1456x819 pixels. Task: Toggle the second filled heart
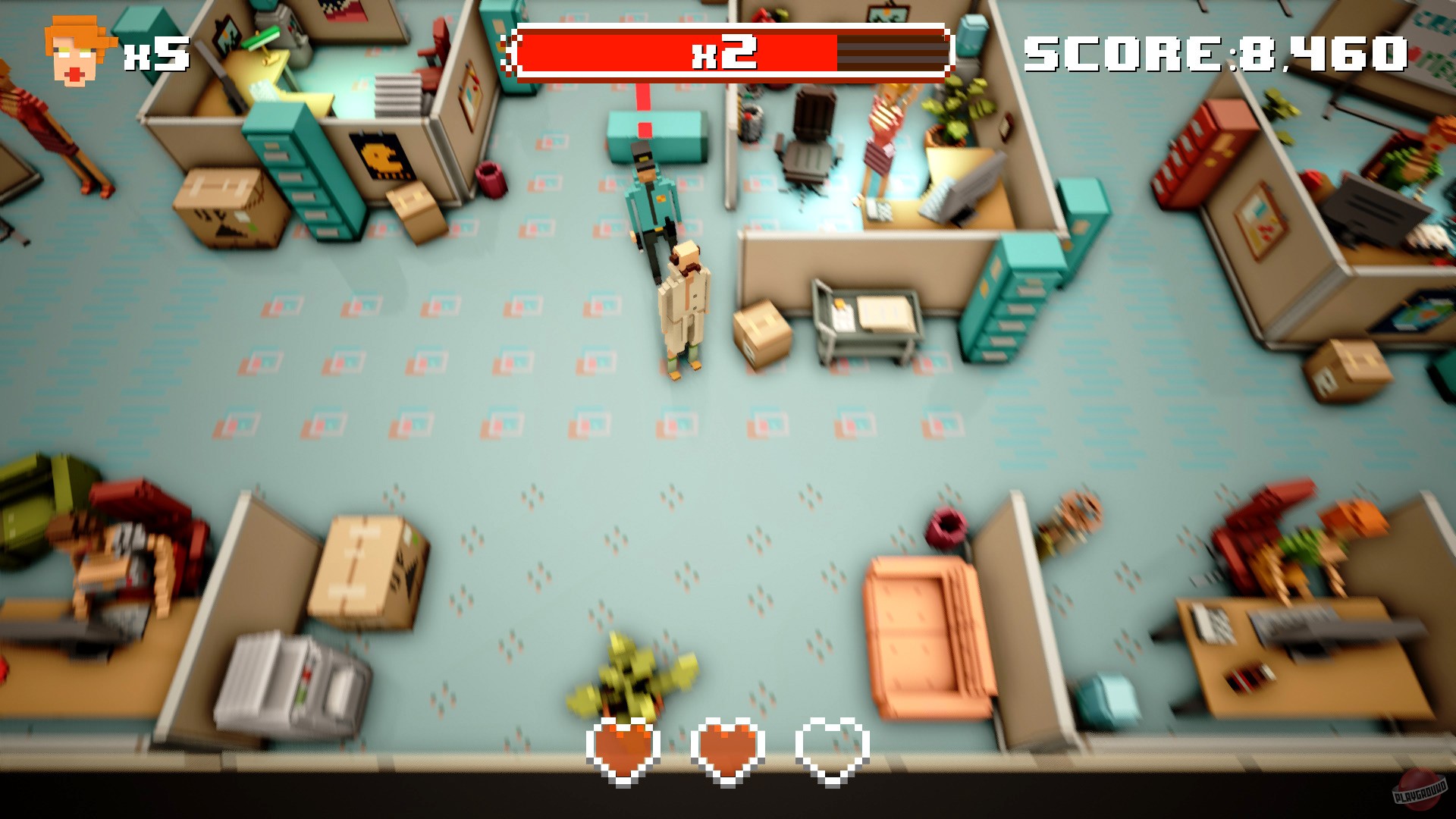coord(728,751)
